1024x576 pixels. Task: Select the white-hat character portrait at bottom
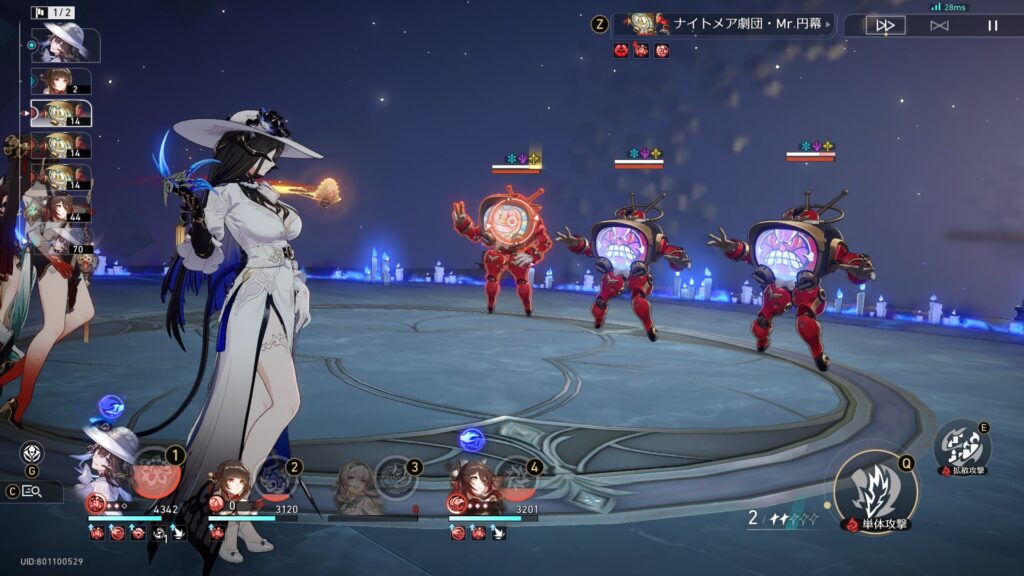point(108,462)
